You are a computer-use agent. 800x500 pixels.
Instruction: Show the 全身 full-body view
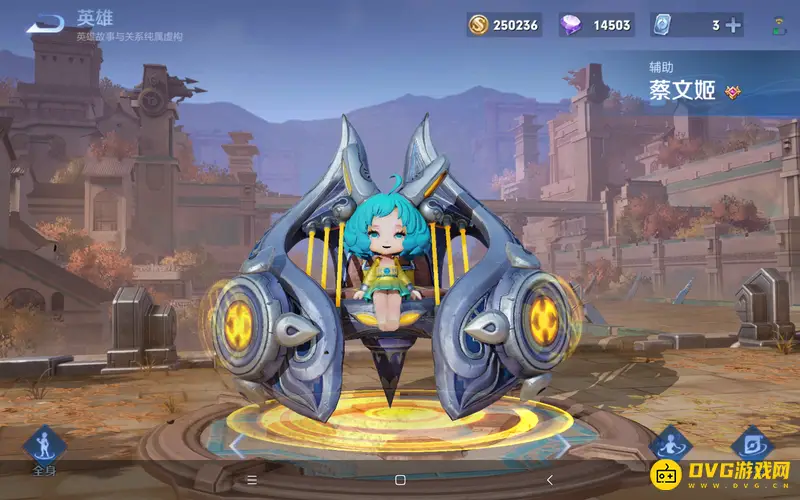point(43,449)
